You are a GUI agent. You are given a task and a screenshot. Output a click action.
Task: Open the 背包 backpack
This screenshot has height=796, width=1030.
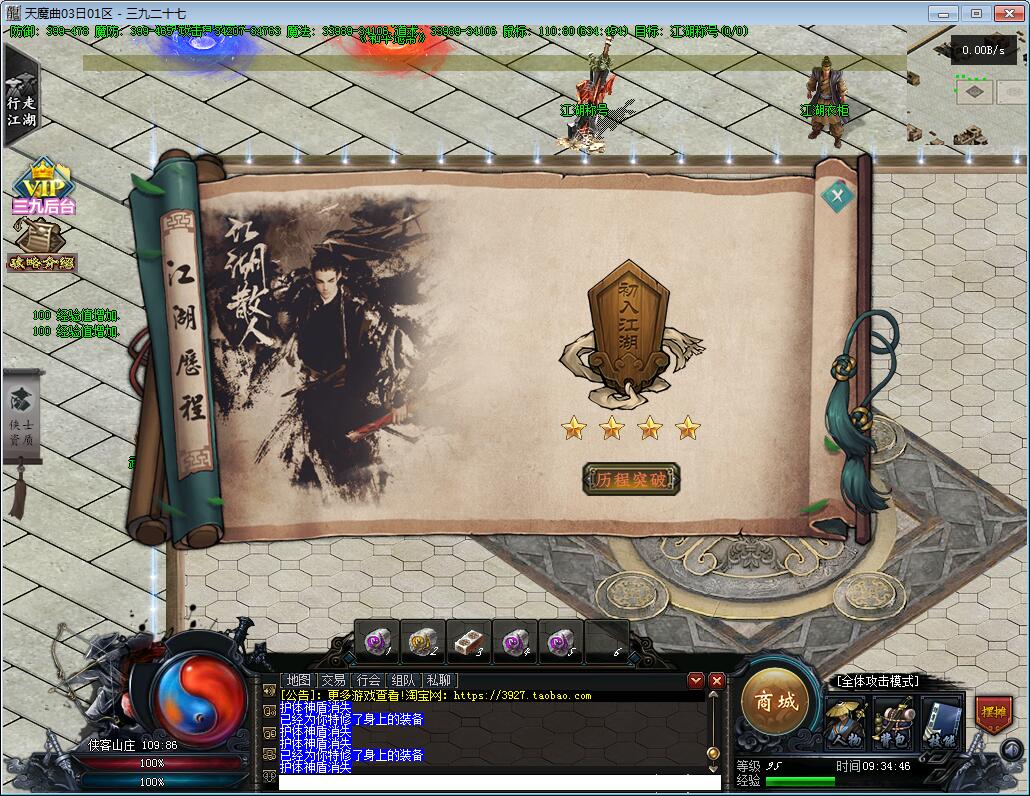(893, 721)
